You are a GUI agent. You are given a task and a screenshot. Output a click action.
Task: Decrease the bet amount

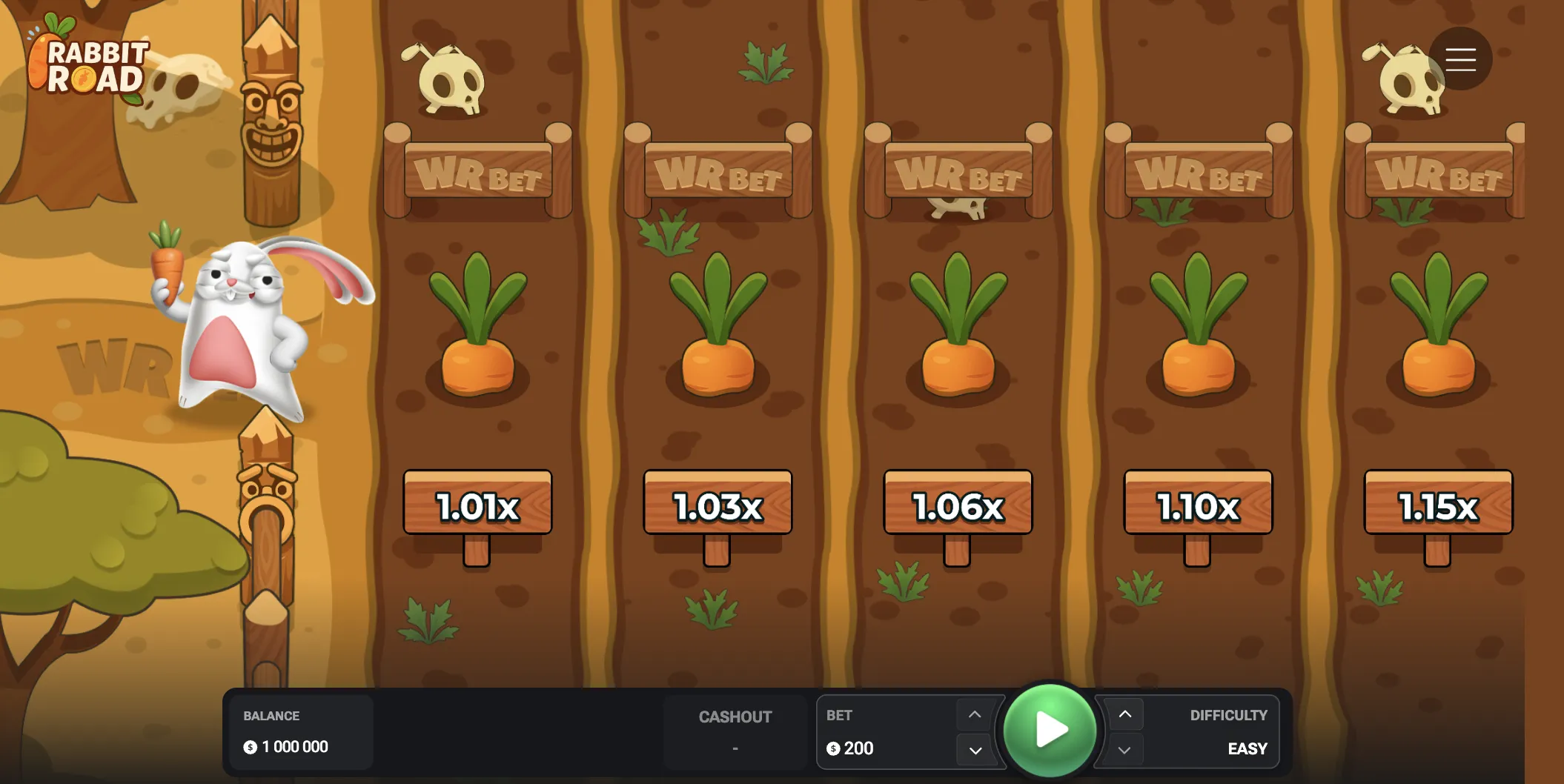[x=975, y=750]
